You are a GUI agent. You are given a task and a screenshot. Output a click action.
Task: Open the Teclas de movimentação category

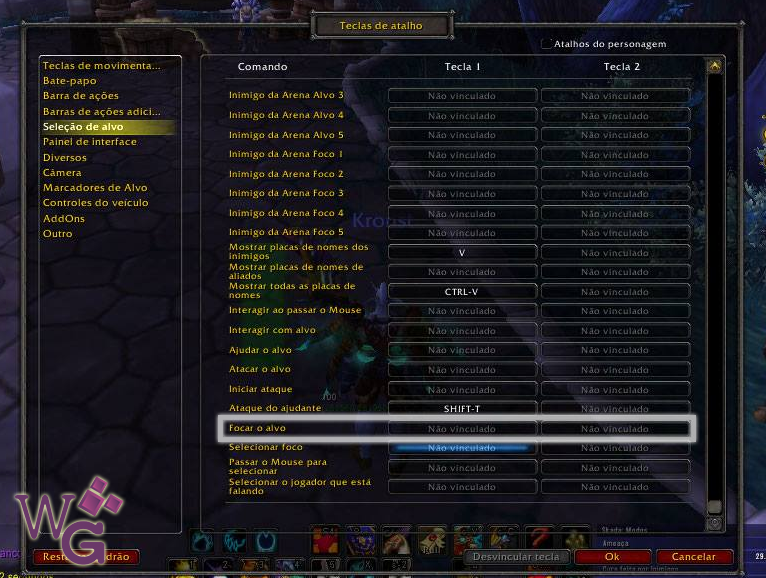coord(101,66)
